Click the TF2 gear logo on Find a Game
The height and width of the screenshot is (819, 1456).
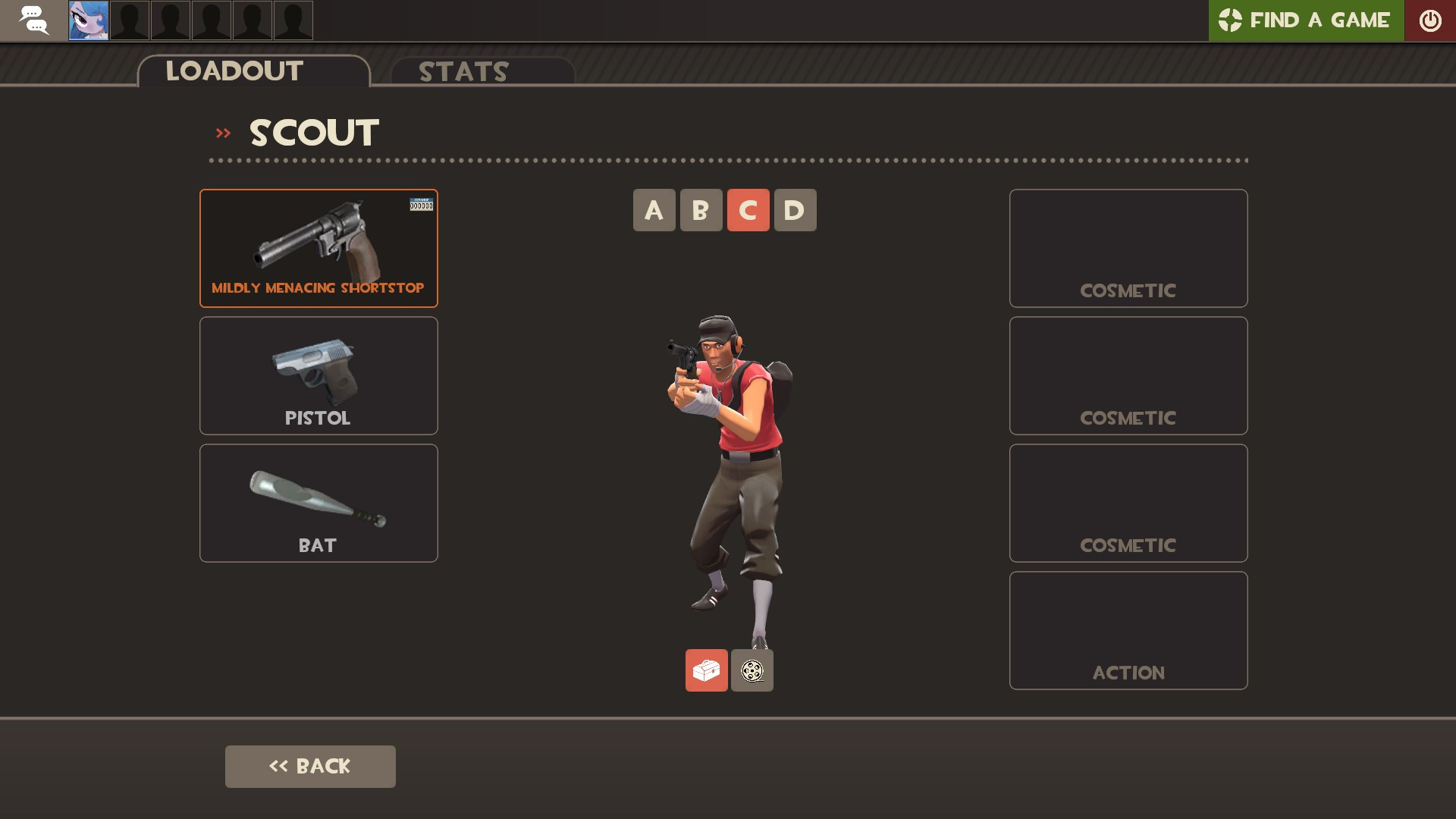pyautogui.click(x=1232, y=20)
